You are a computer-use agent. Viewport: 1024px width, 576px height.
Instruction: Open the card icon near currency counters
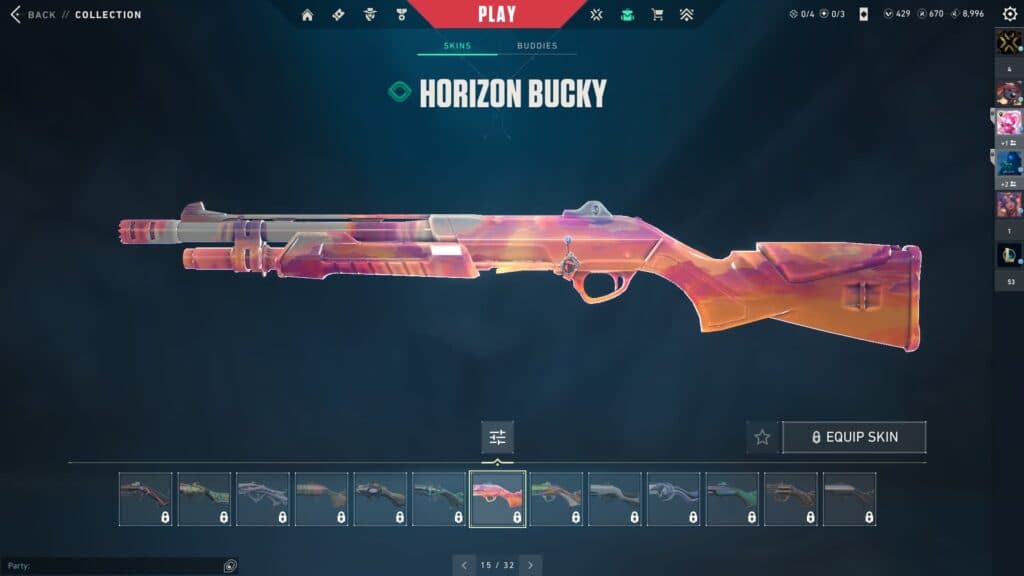863,15
